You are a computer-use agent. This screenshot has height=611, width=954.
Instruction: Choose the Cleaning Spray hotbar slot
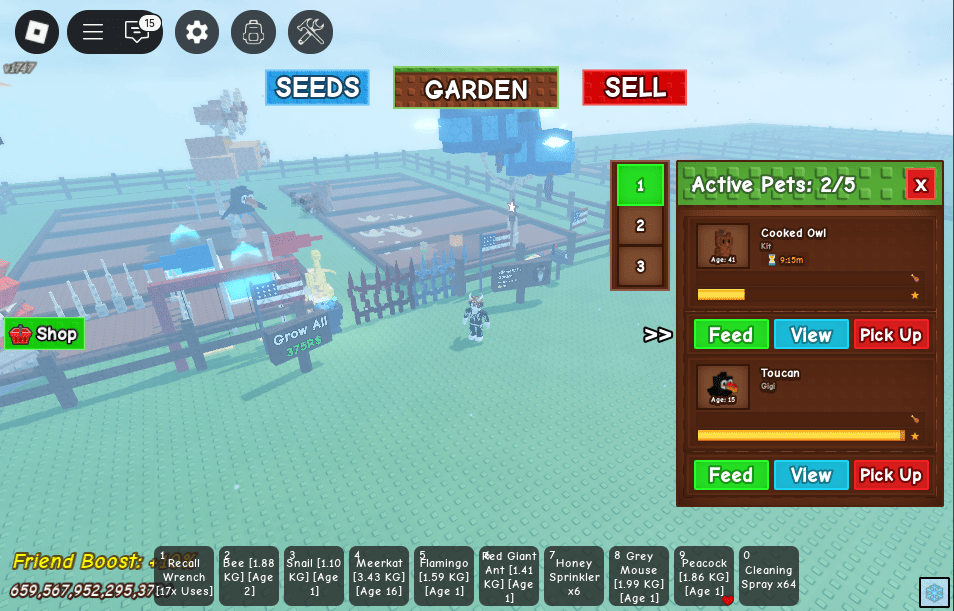(x=769, y=576)
